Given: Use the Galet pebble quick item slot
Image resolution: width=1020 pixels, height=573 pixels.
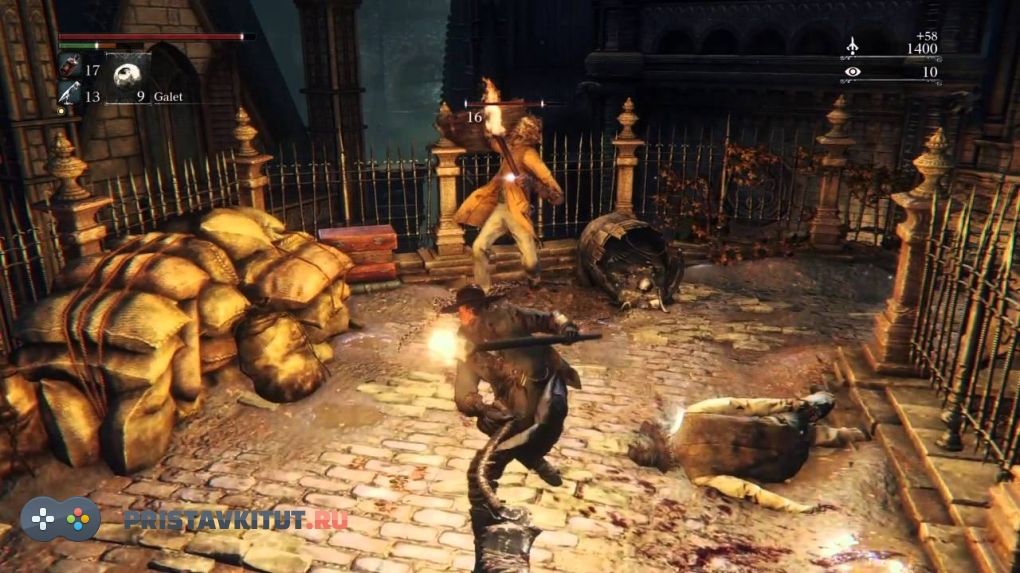Looking at the screenshot, I should 128,75.
